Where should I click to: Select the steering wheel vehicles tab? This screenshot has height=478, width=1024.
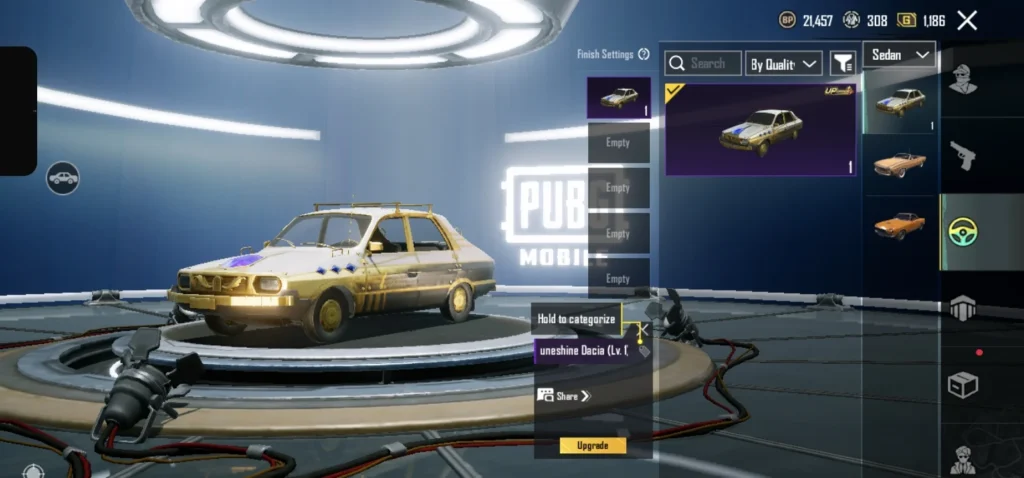tap(963, 232)
